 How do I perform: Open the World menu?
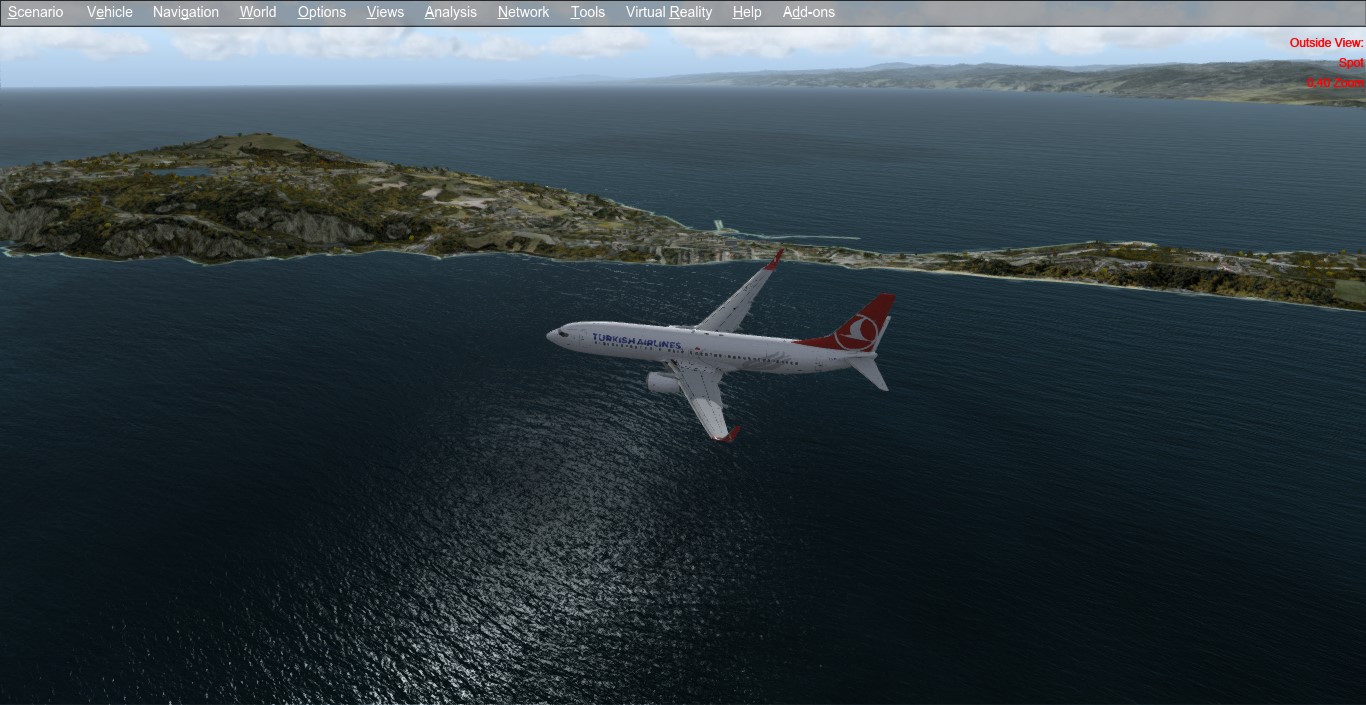[258, 12]
